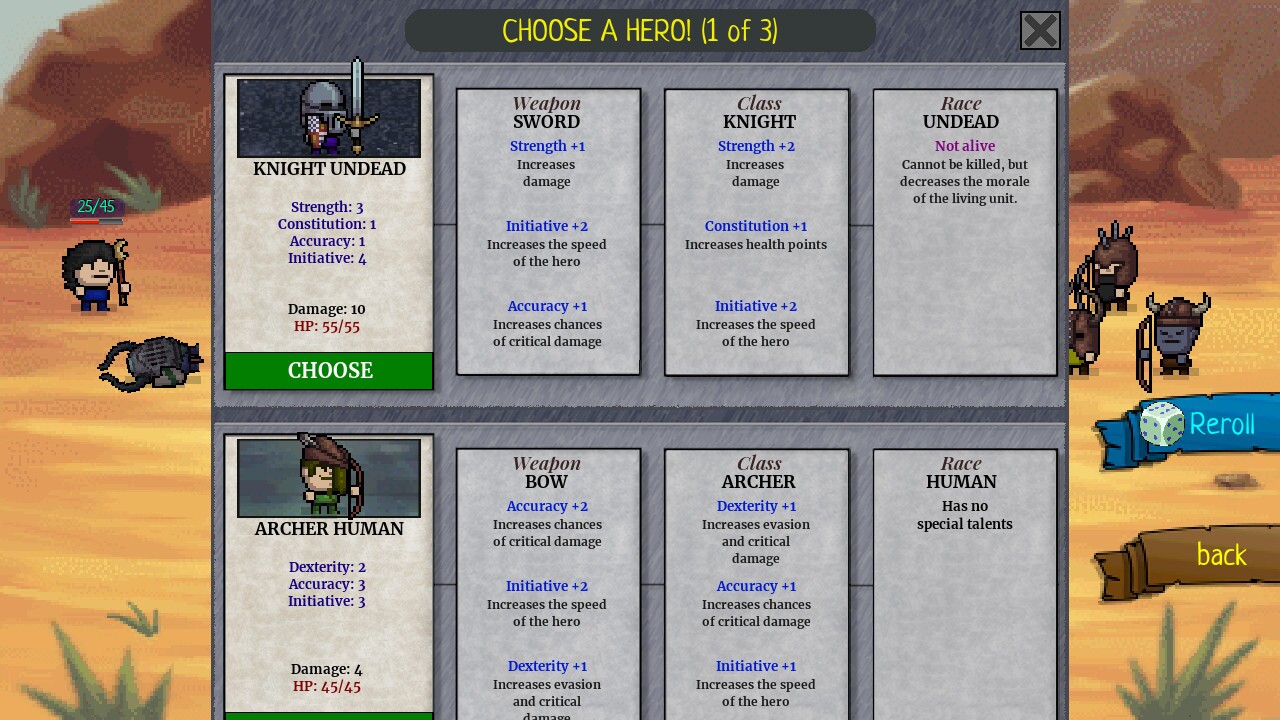This screenshot has height=720, width=1280.
Task: Close the hero selection dialog
Action: point(1040,30)
